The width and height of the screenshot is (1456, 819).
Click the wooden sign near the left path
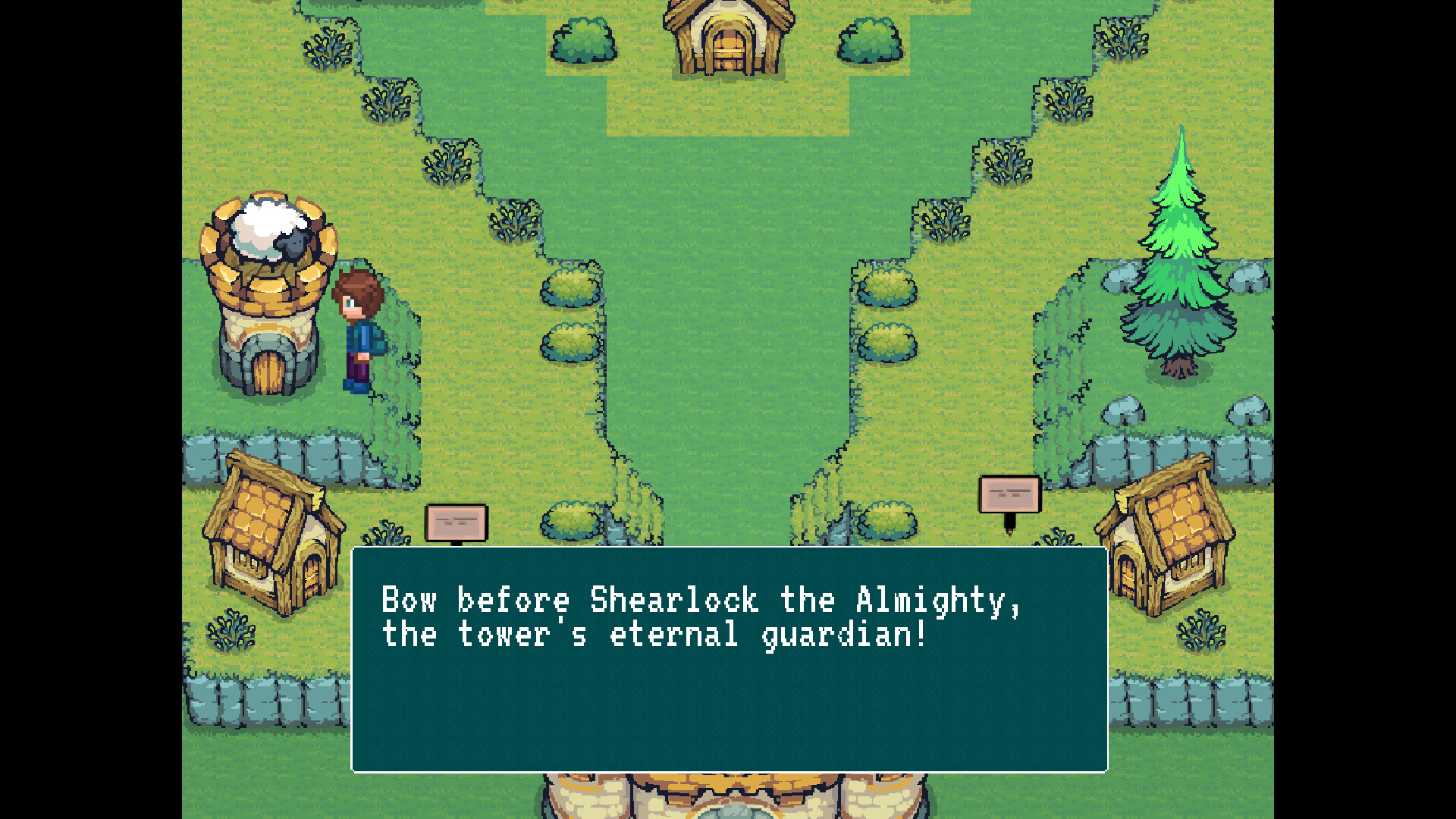click(x=457, y=522)
